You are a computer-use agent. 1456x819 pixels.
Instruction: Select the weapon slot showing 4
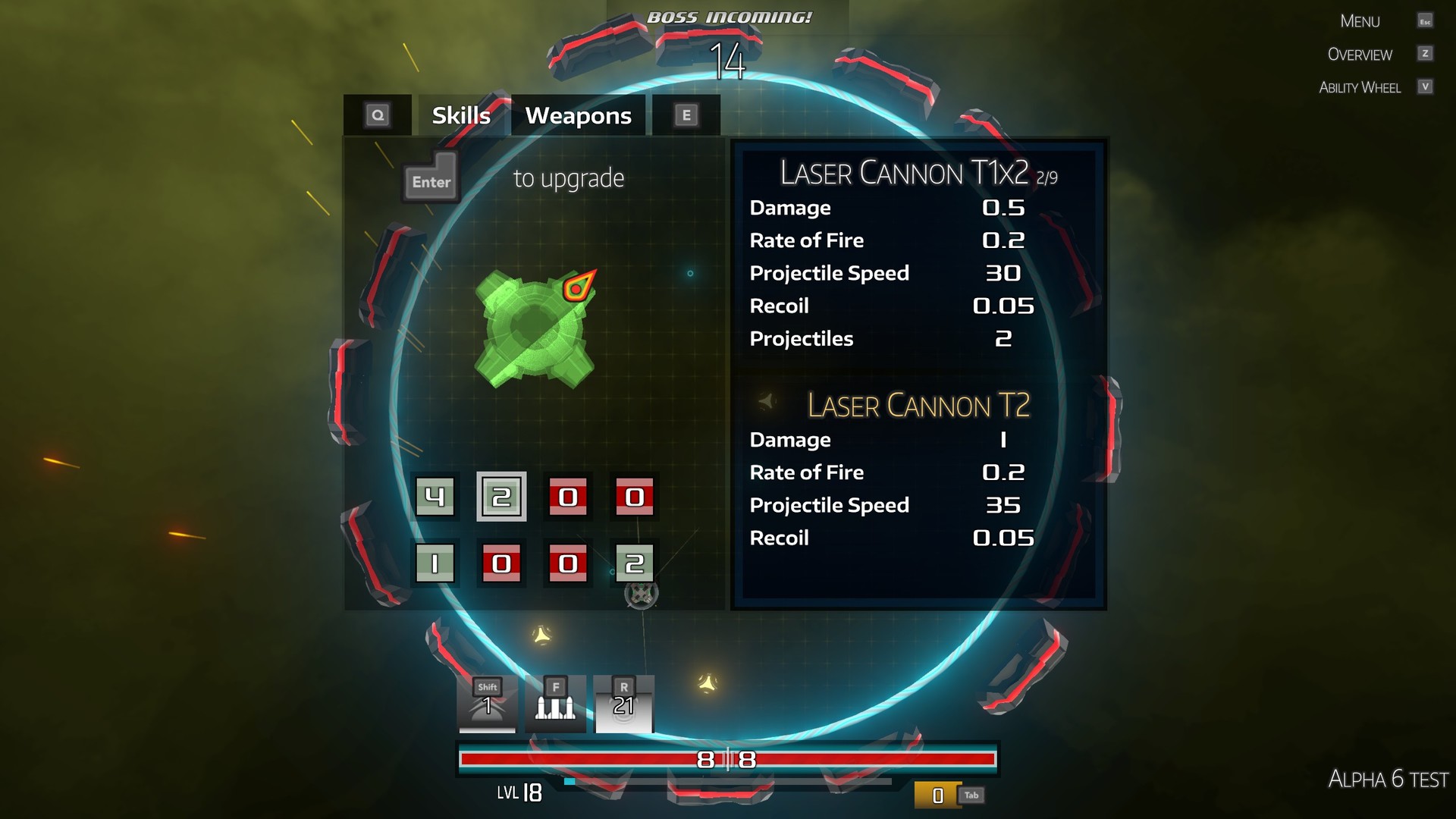coord(436,497)
